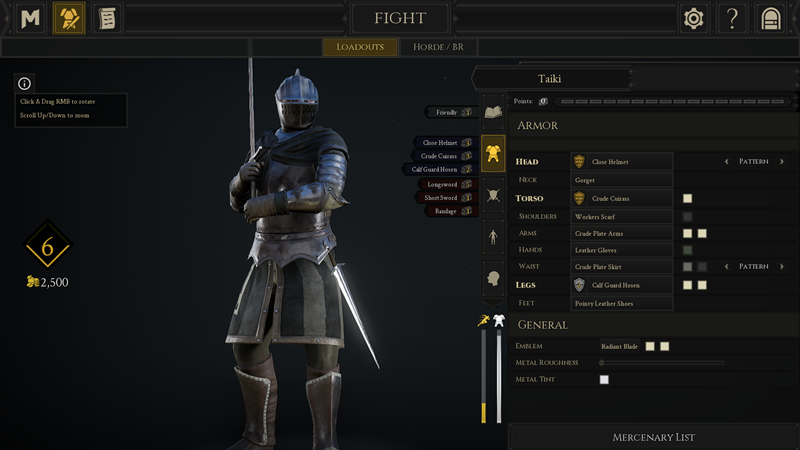Open the scroll document icon in top bar
The width and height of the screenshot is (800, 450).
pyautogui.click(x=106, y=18)
